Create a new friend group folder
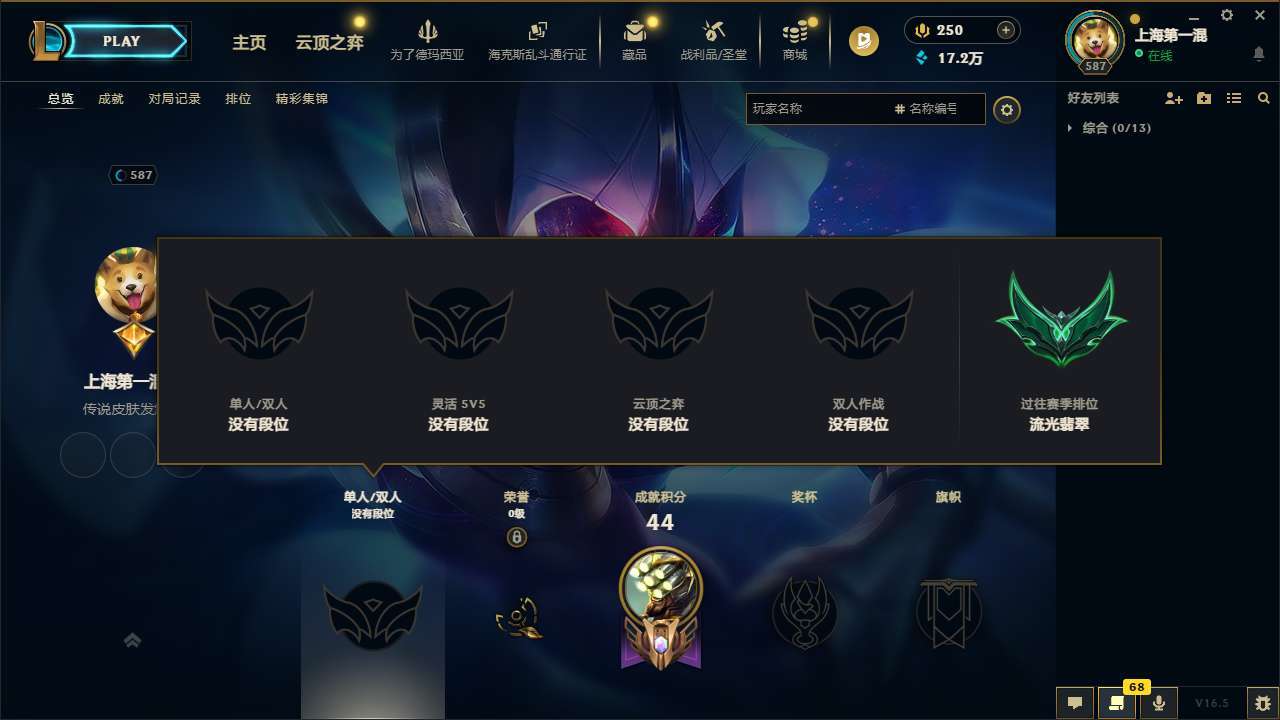The height and width of the screenshot is (720, 1280). [x=1203, y=98]
